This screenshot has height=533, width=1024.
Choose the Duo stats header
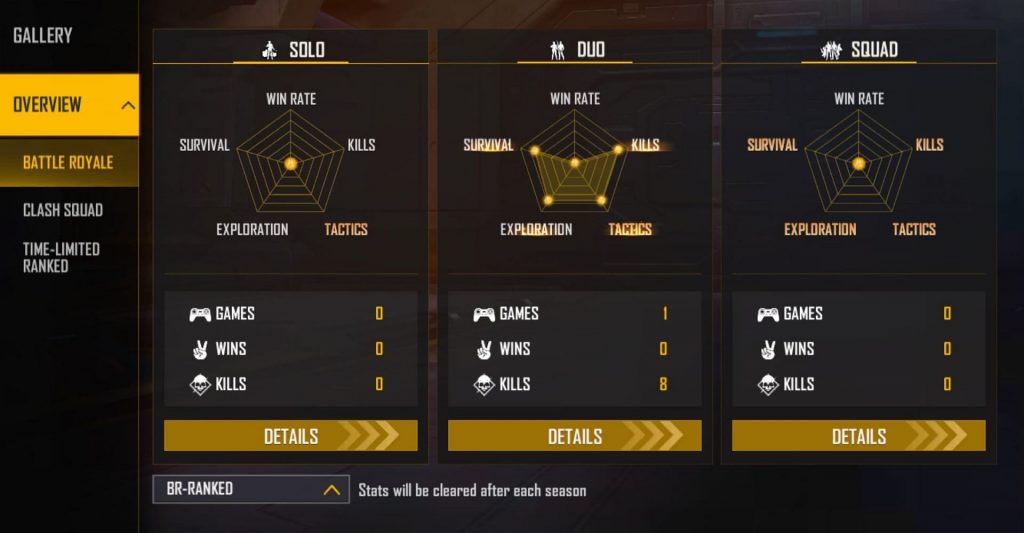tap(575, 50)
